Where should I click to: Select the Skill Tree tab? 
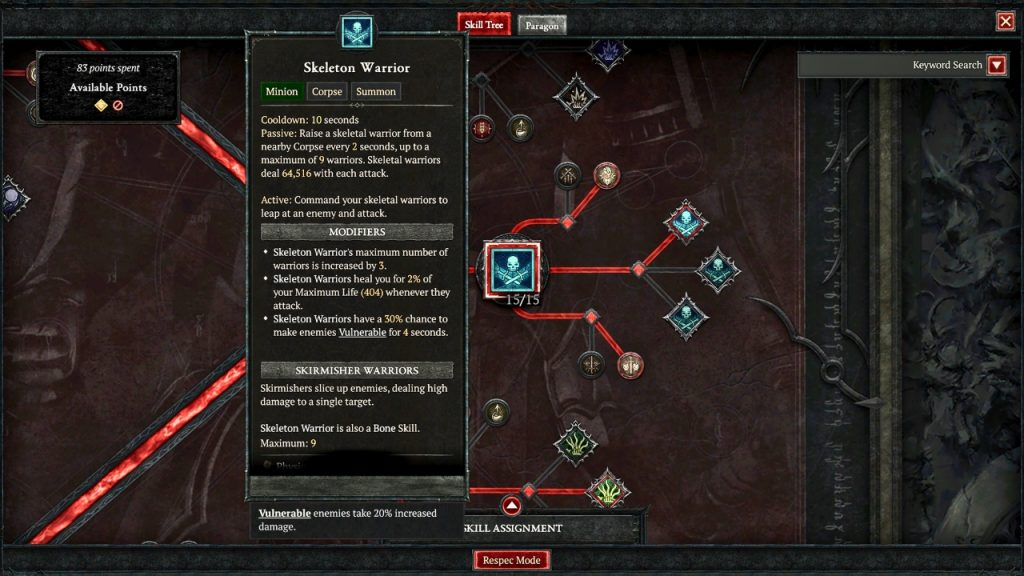[483, 24]
